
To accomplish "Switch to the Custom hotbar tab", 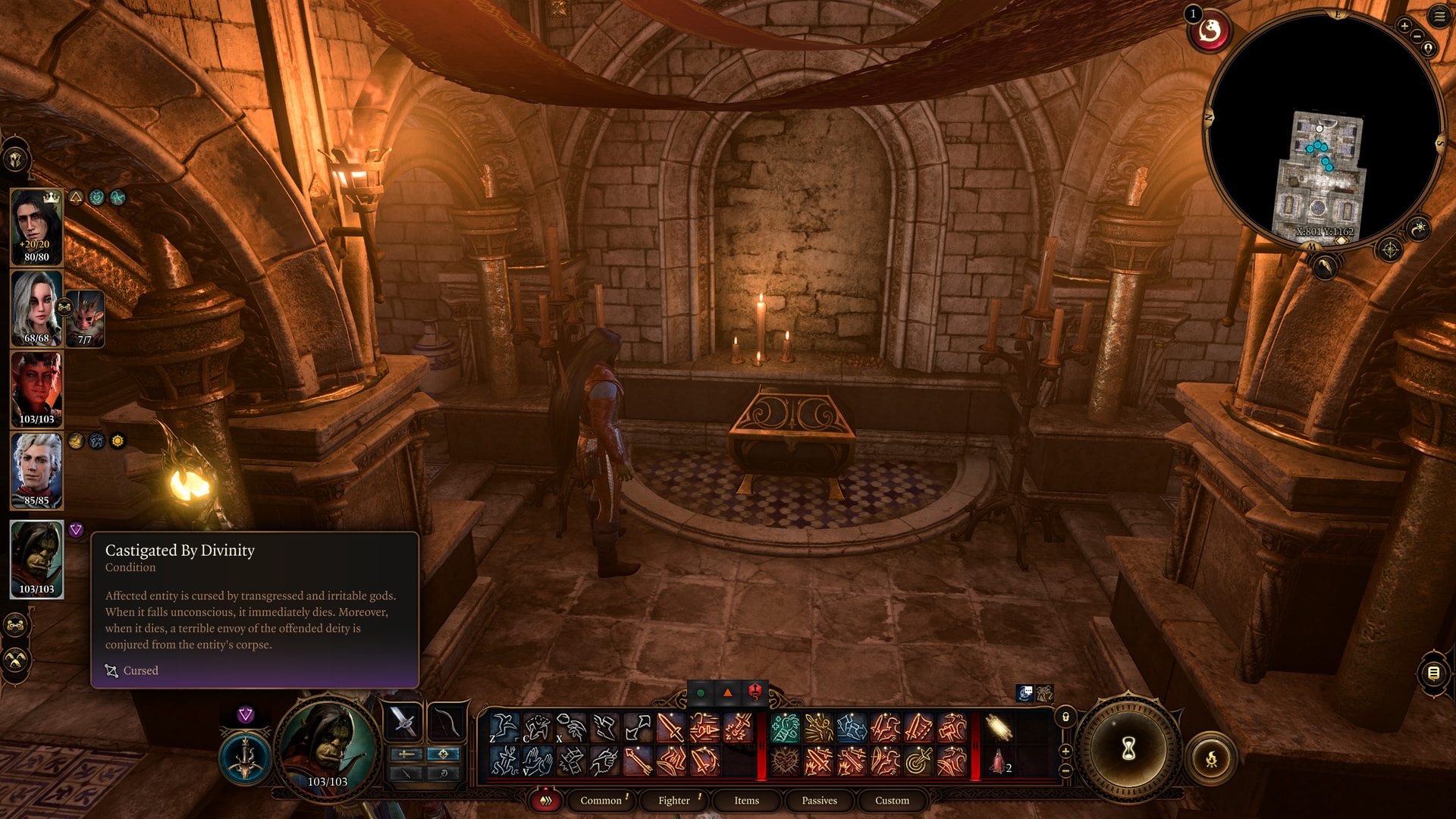I will 892,800.
